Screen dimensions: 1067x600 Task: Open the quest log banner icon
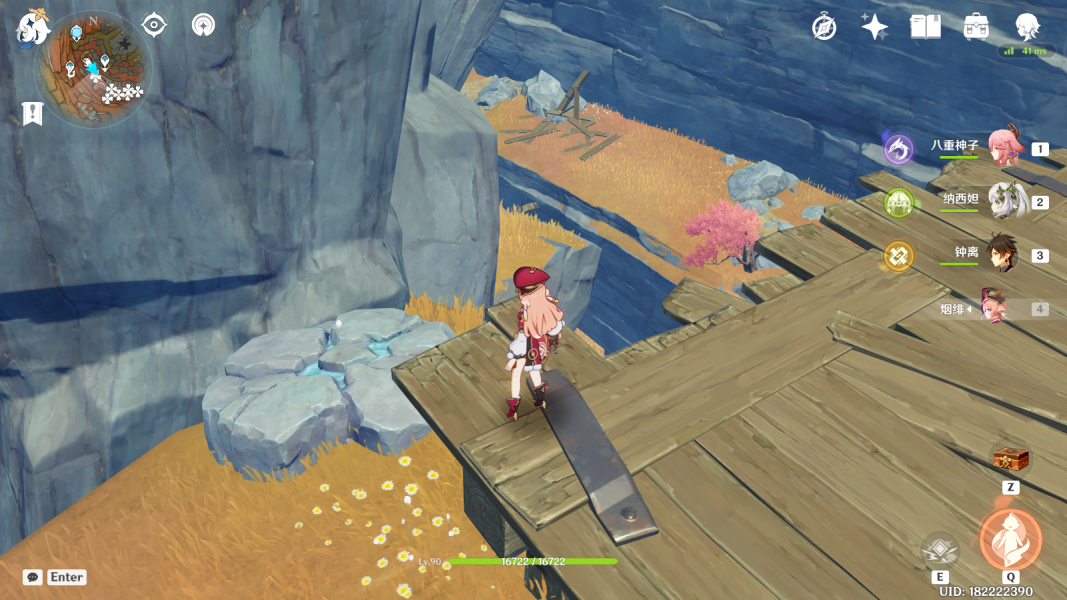tap(32, 114)
